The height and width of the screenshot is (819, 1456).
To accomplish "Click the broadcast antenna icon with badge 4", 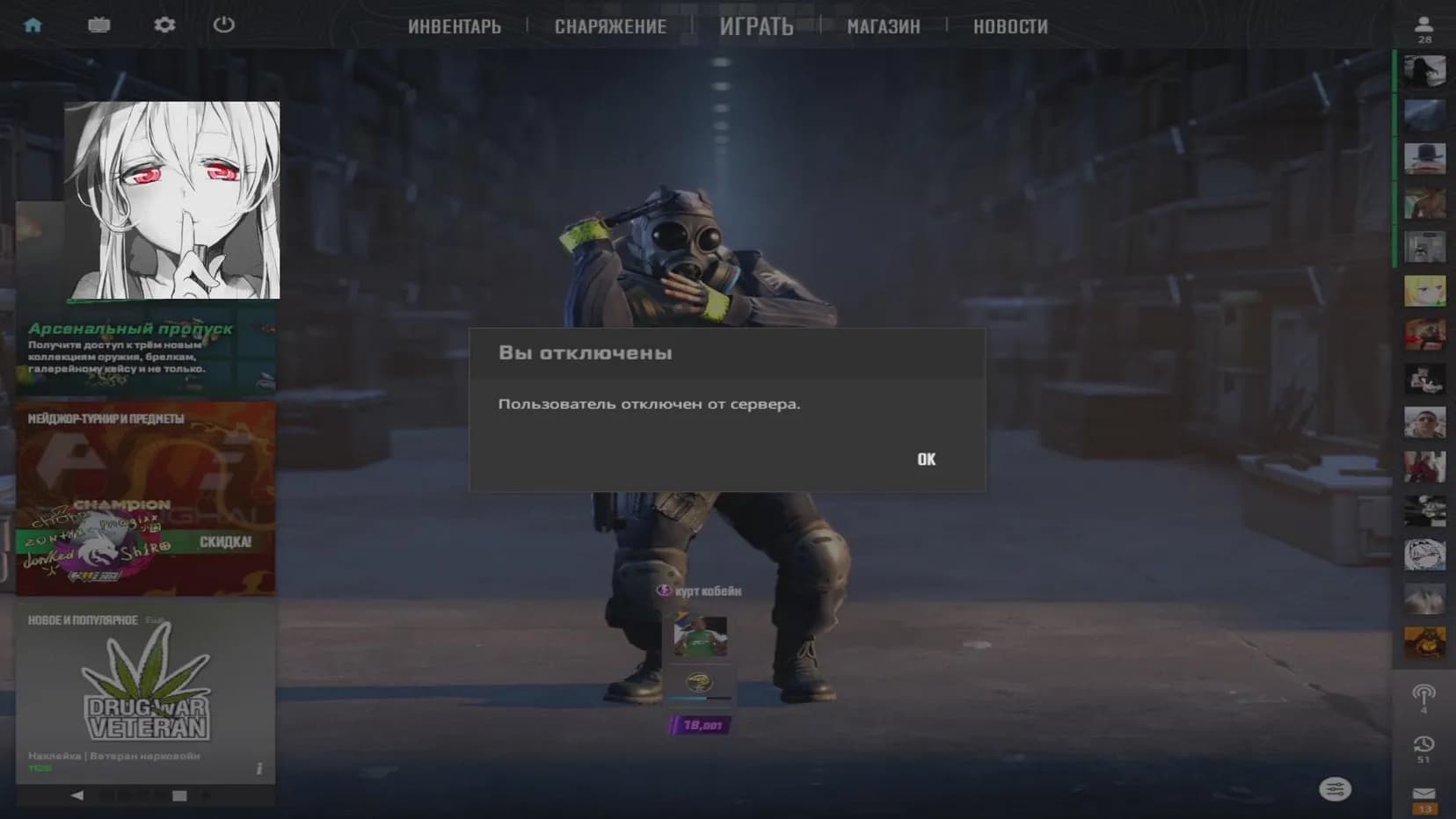I will 1424,694.
